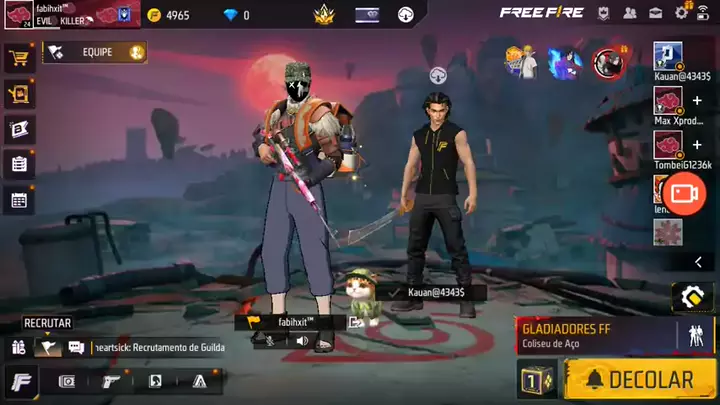
Task: Tap the red screen recorder button
Action: click(684, 192)
